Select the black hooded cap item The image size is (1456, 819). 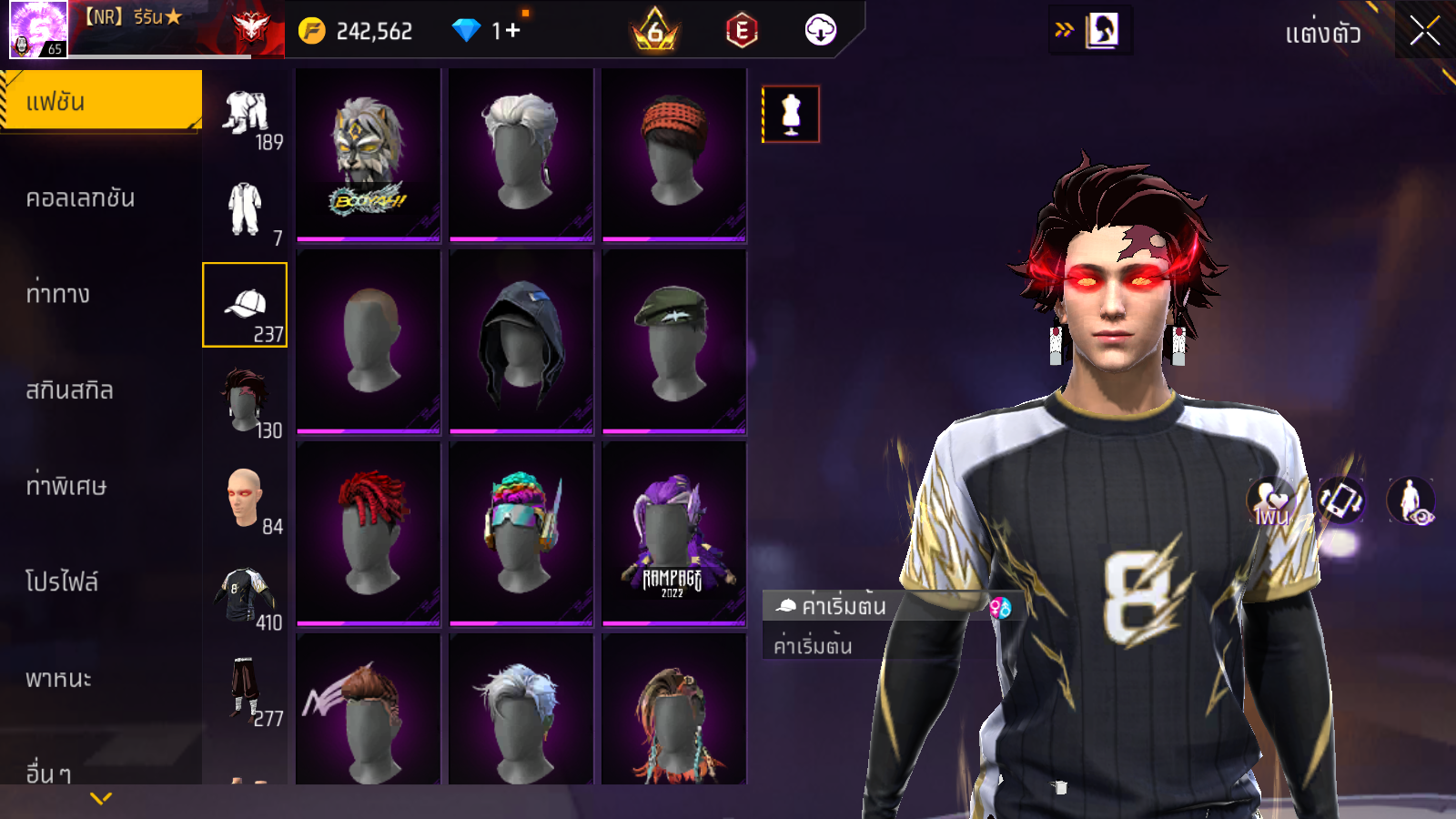pyautogui.click(x=521, y=341)
